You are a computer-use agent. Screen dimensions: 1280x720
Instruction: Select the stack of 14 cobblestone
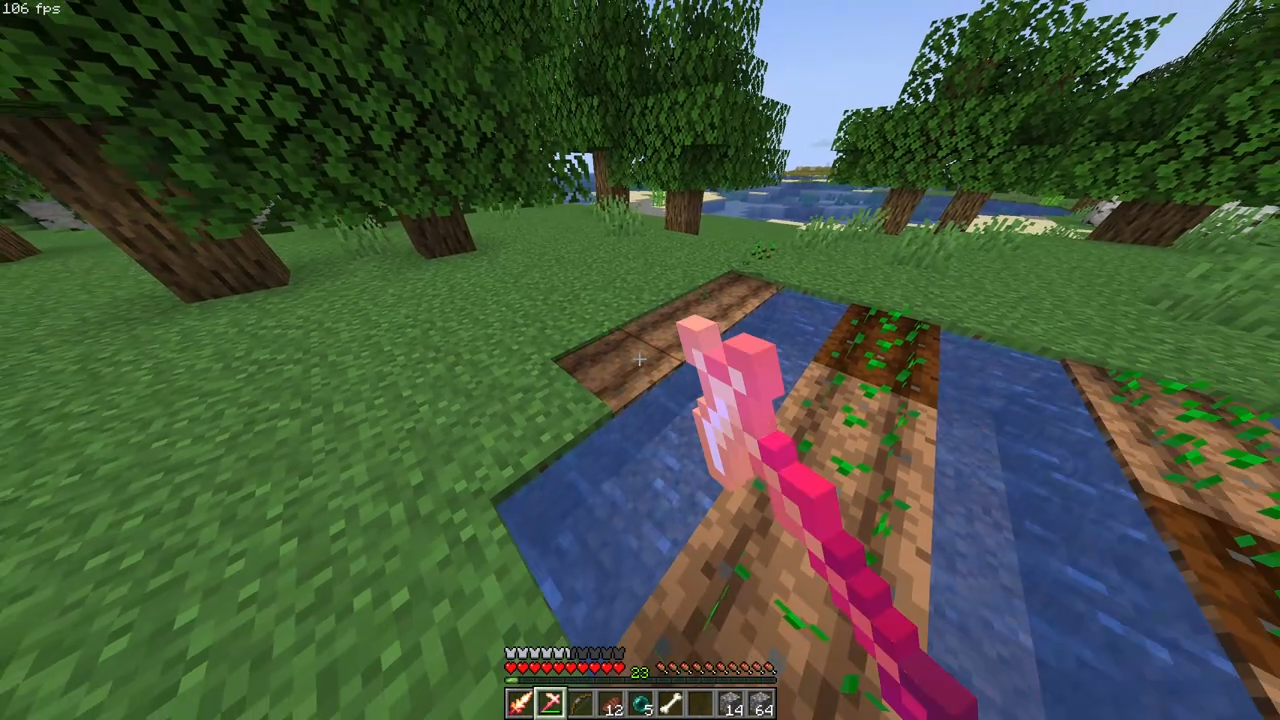point(700,703)
